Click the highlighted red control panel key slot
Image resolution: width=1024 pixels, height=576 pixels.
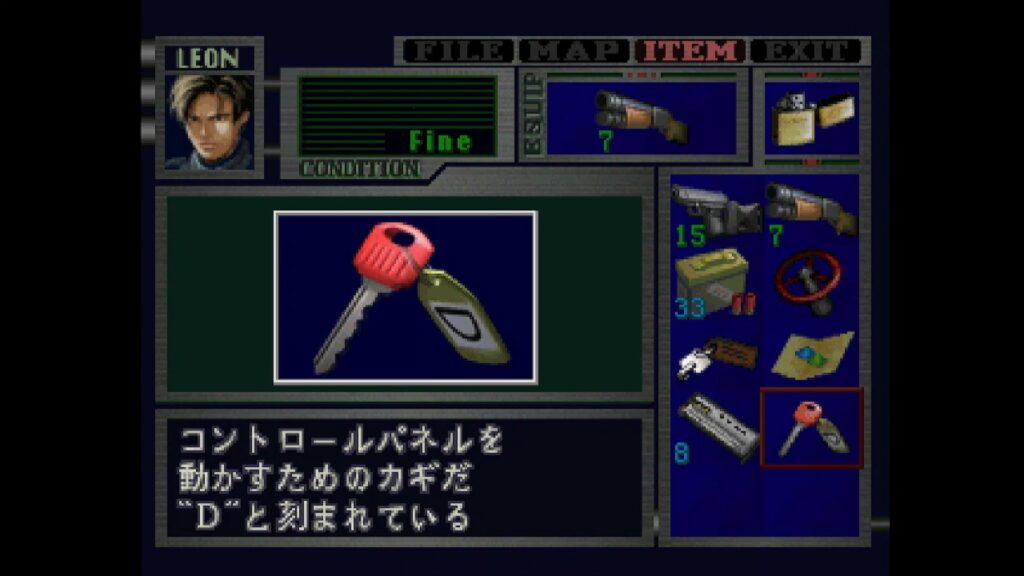[x=811, y=427]
